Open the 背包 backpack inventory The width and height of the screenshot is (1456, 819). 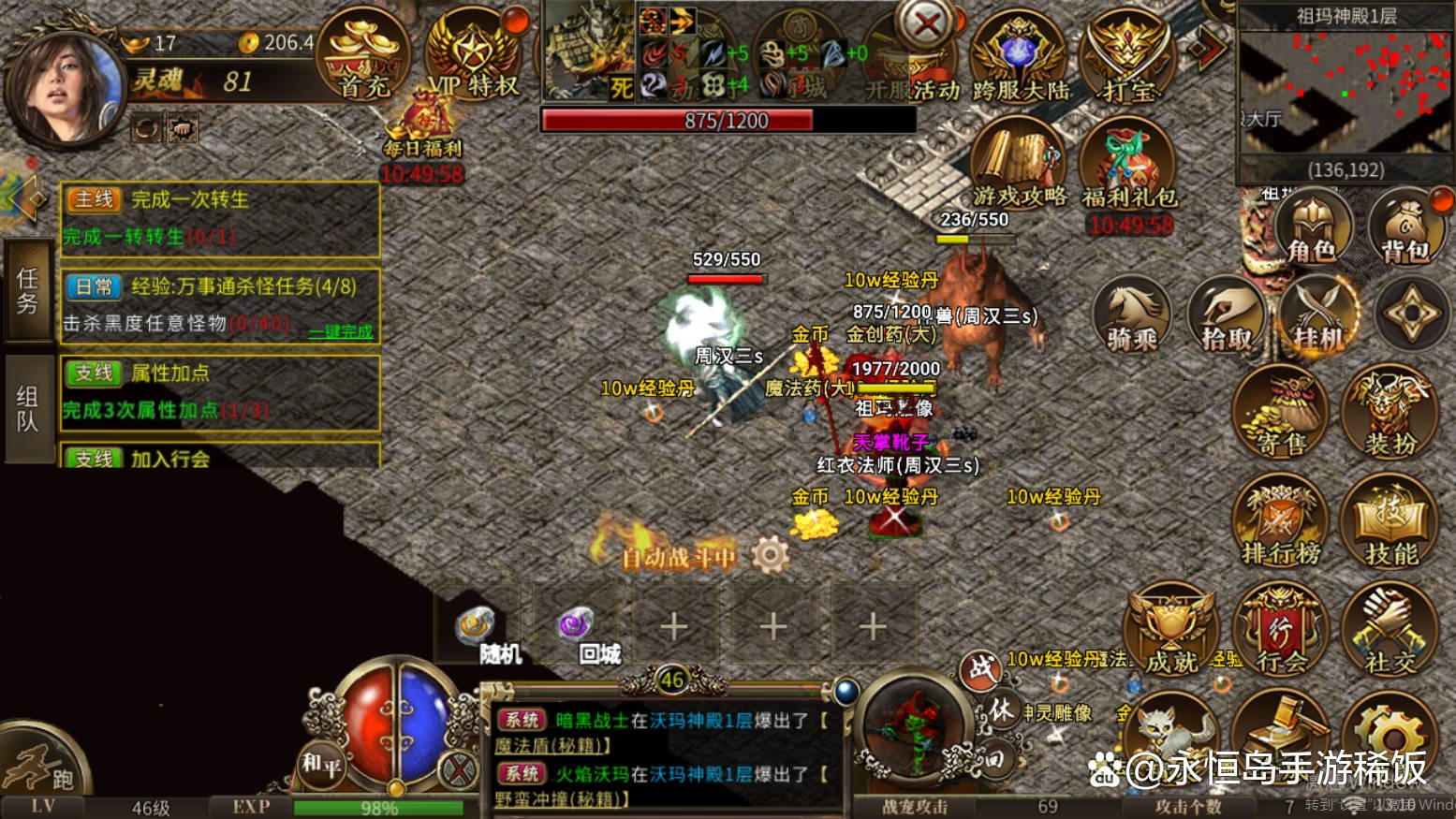click(1405, 227)
